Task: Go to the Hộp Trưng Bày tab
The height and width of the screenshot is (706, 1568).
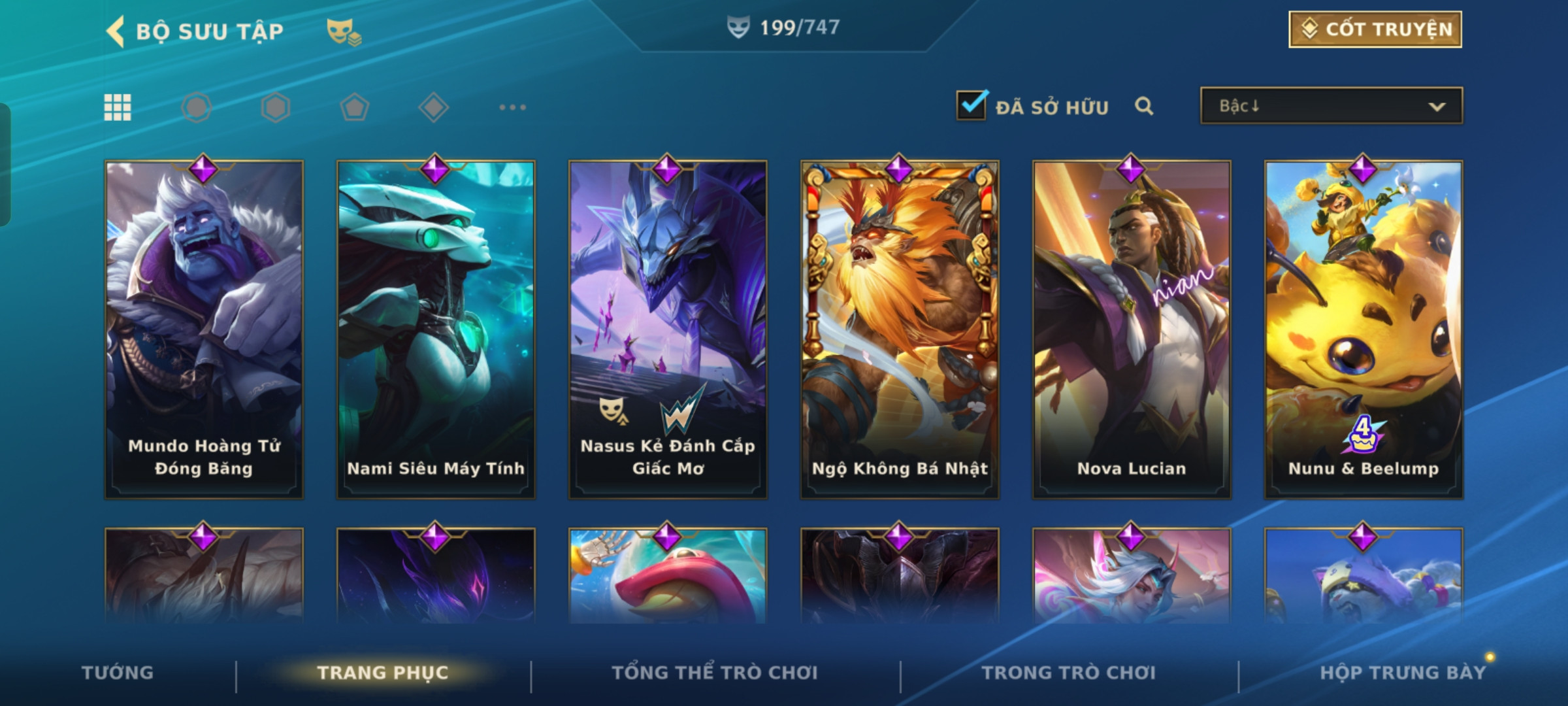Action: (1403, 673)
